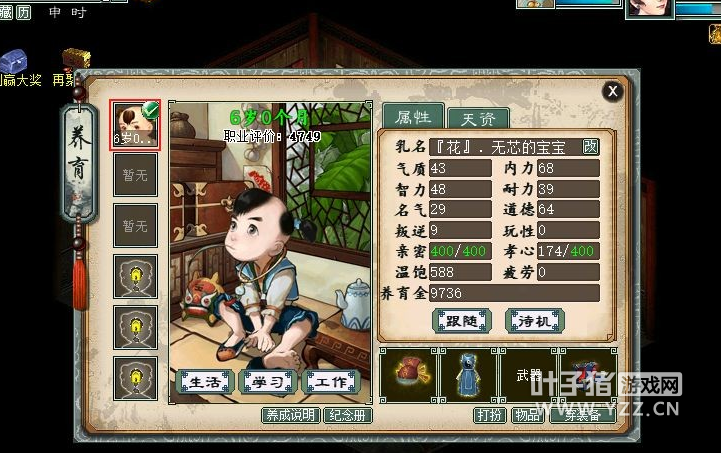Click the 打扮 dress-up button
721x453 pixels.
490,414
